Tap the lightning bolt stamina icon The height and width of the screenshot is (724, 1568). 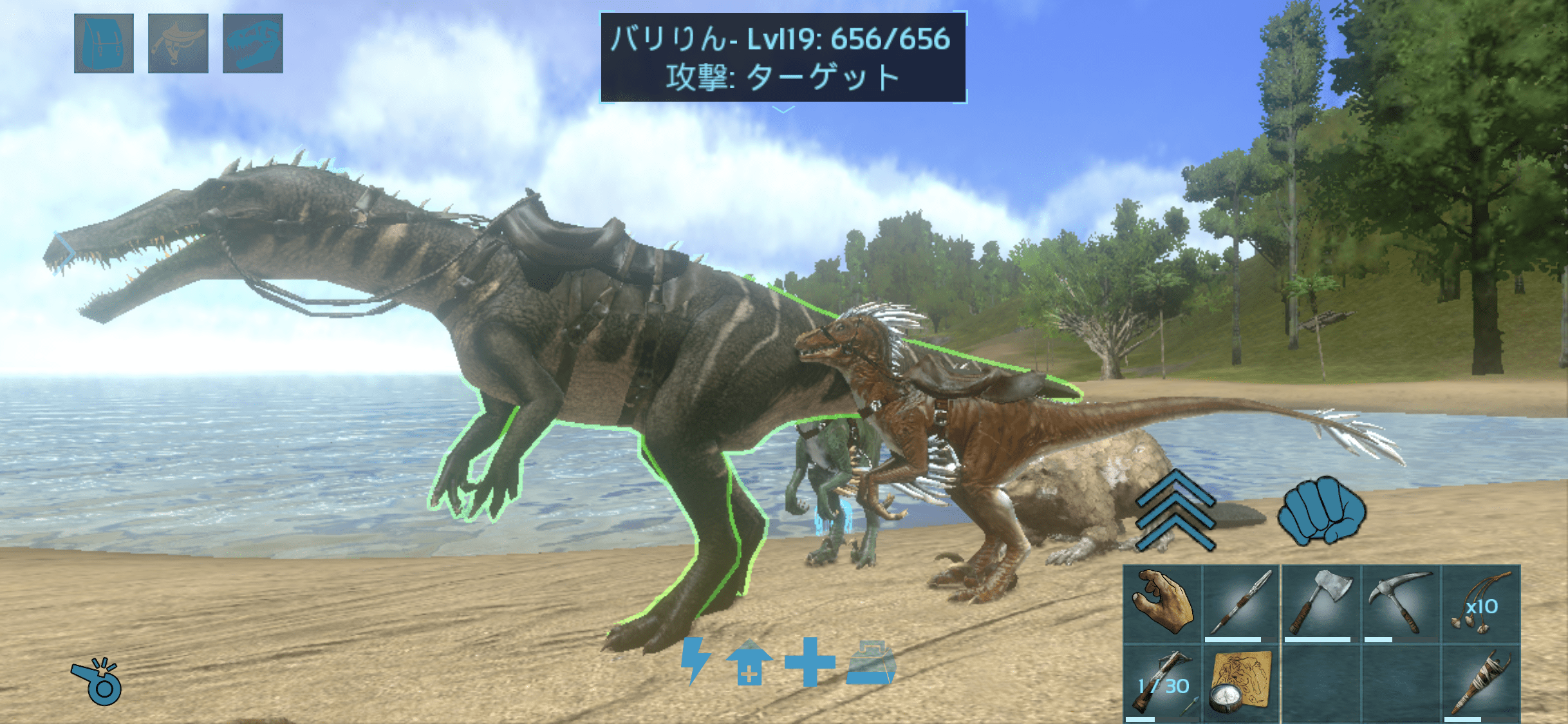[x=695, y=661]
